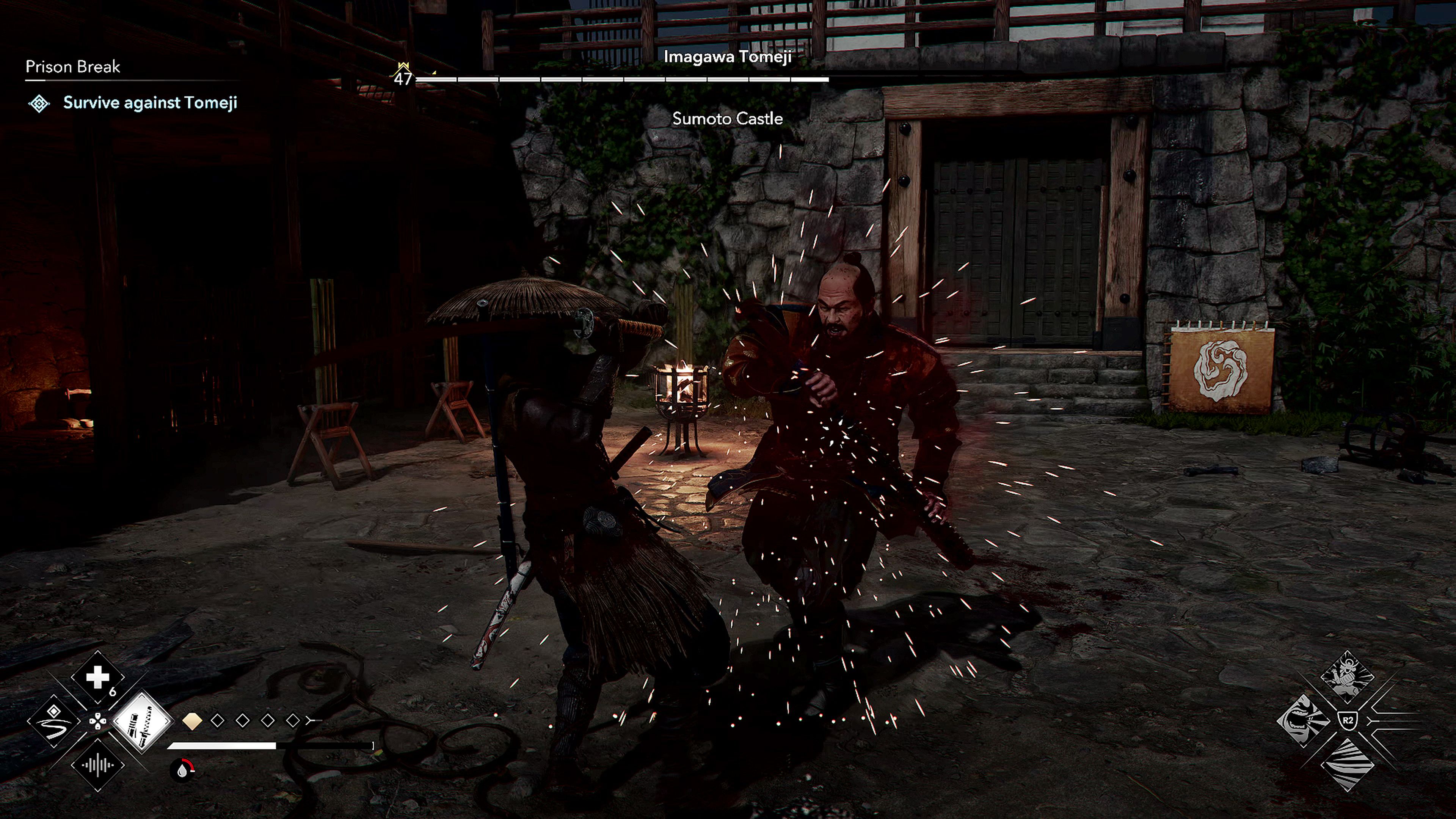This screenshot has width=1456, height=819.
Task: Expand the Prison Break quest header
Action: [x=72, y=67]
